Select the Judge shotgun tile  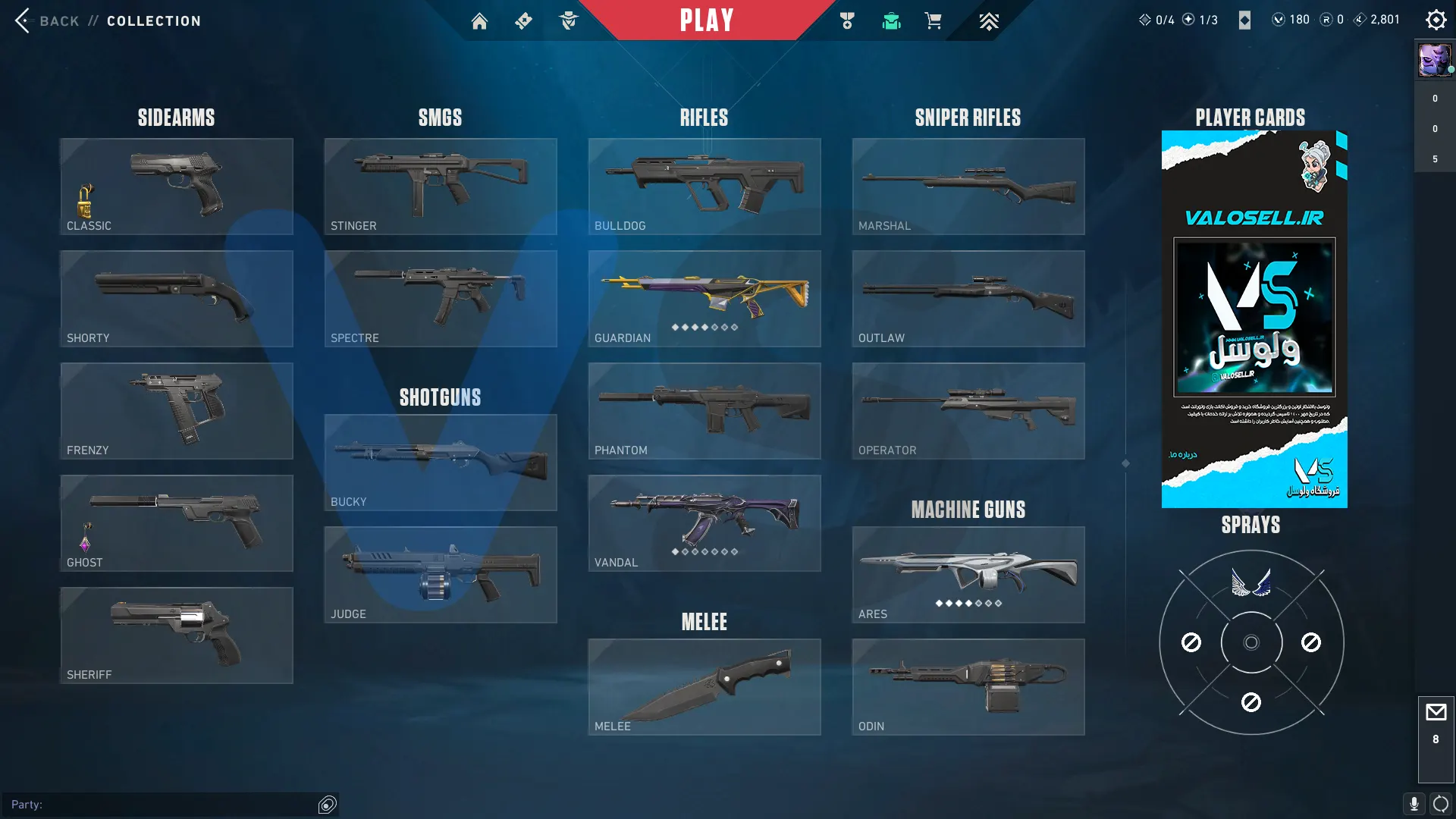point(441,575)
